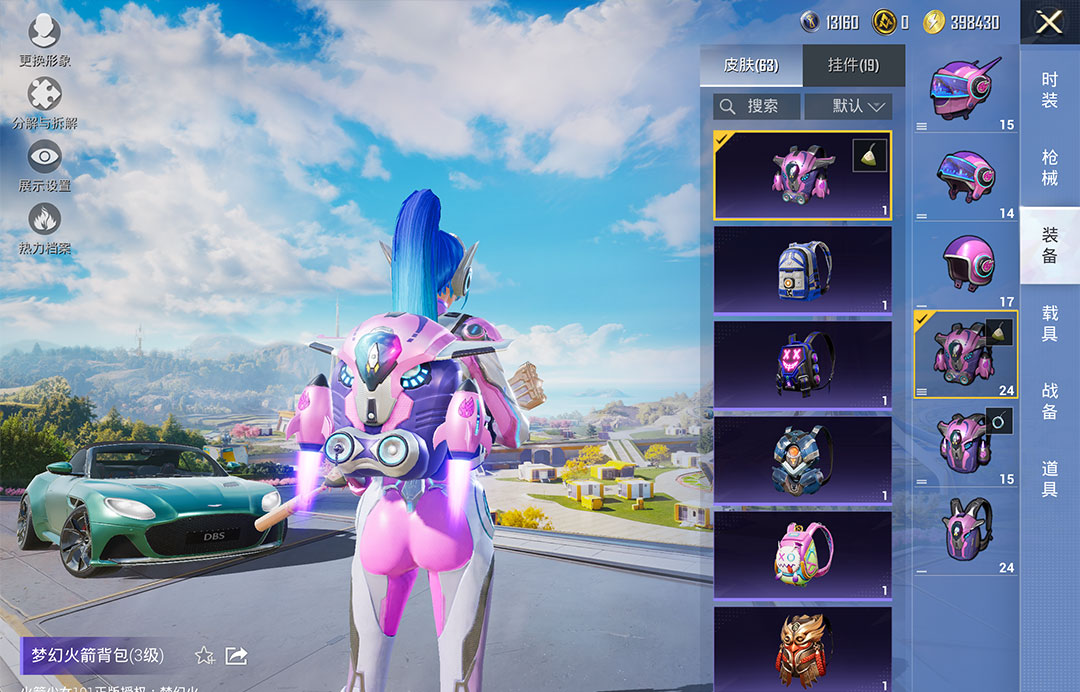Open 分解与拆解 dismantle option
Image resolution: width=1080 pixels, height=692 pixels.
(x=45, y=103)
